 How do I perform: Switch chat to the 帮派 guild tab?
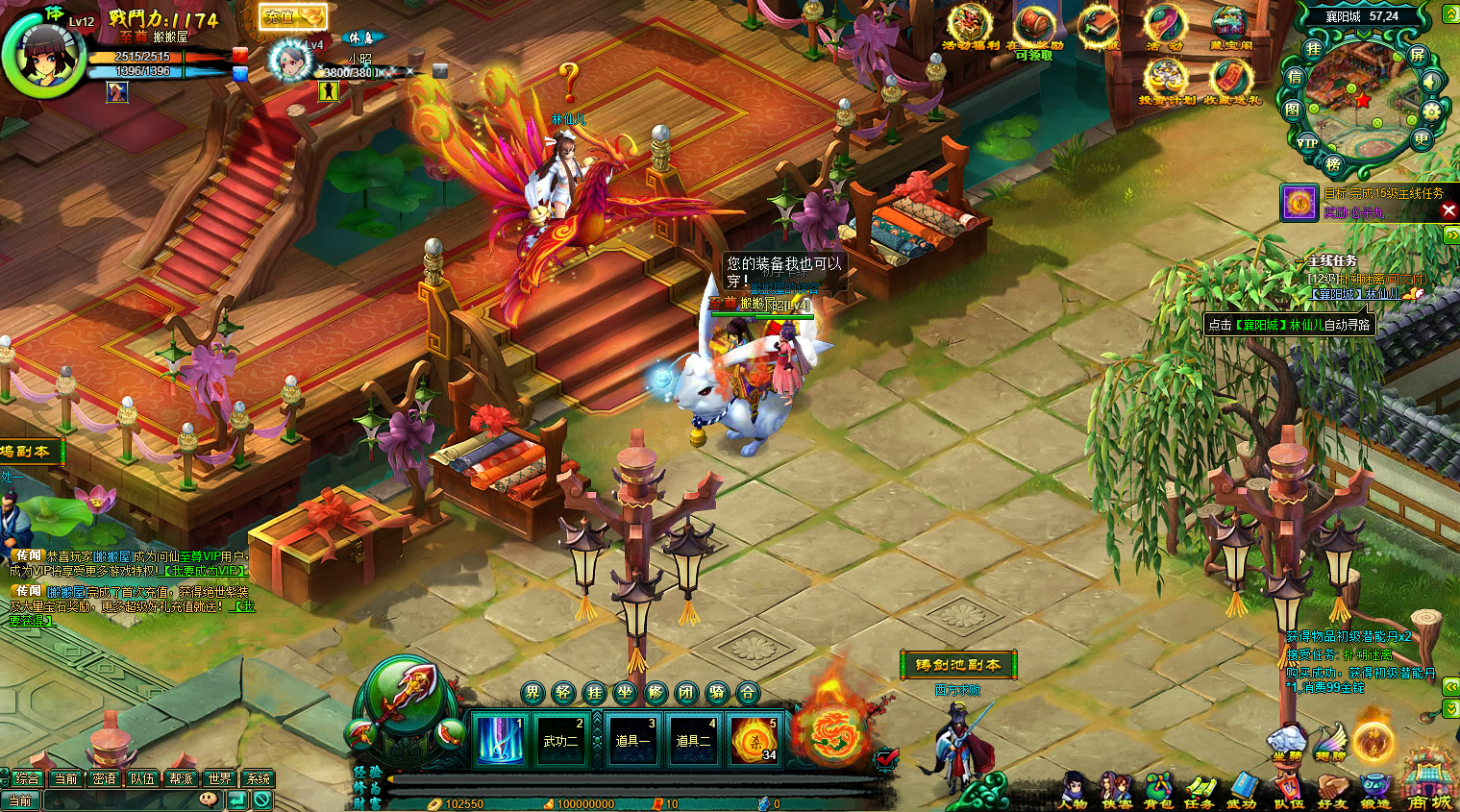click(x=181, y=778)
